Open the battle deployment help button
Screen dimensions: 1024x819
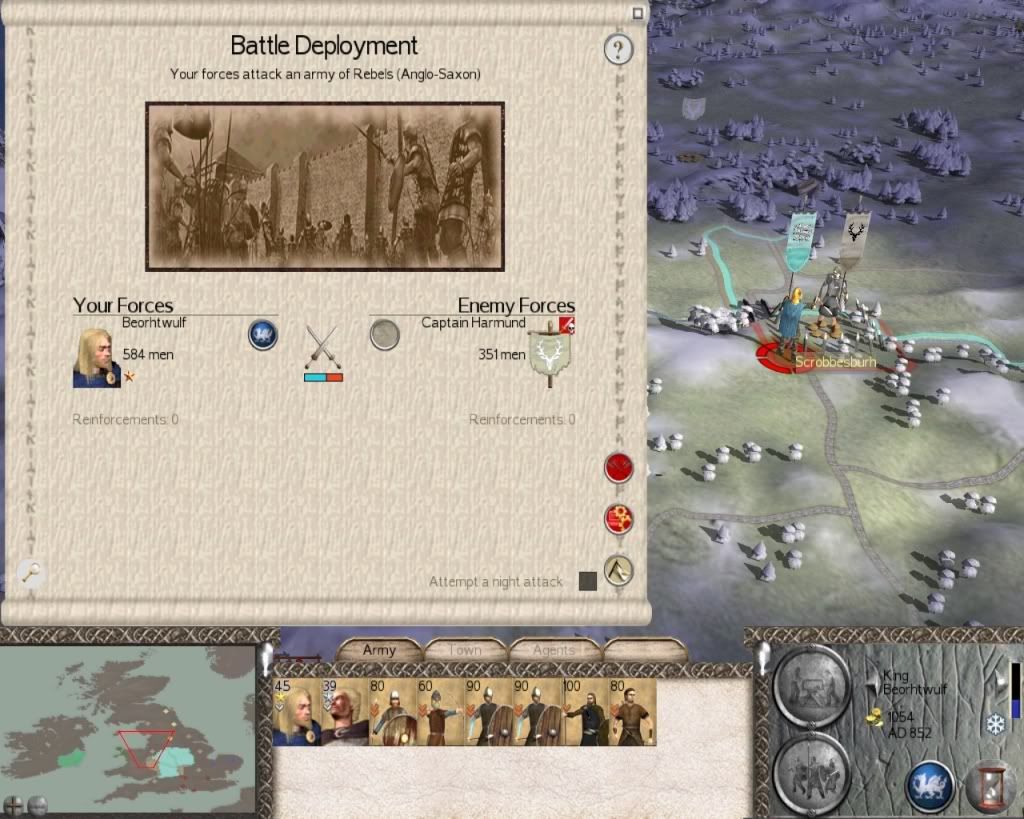[x=619, y=48]
